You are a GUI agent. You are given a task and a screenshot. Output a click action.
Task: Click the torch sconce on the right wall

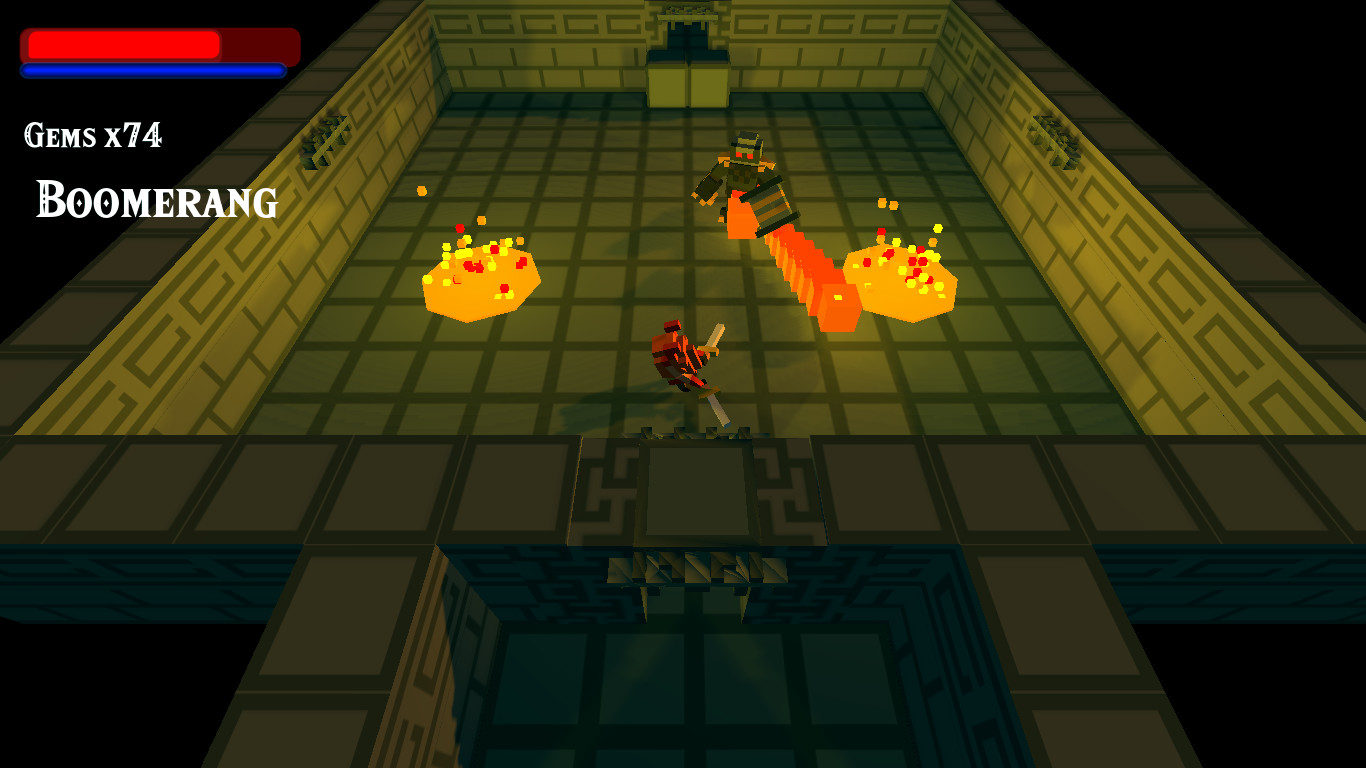[x=1050, y=140]
